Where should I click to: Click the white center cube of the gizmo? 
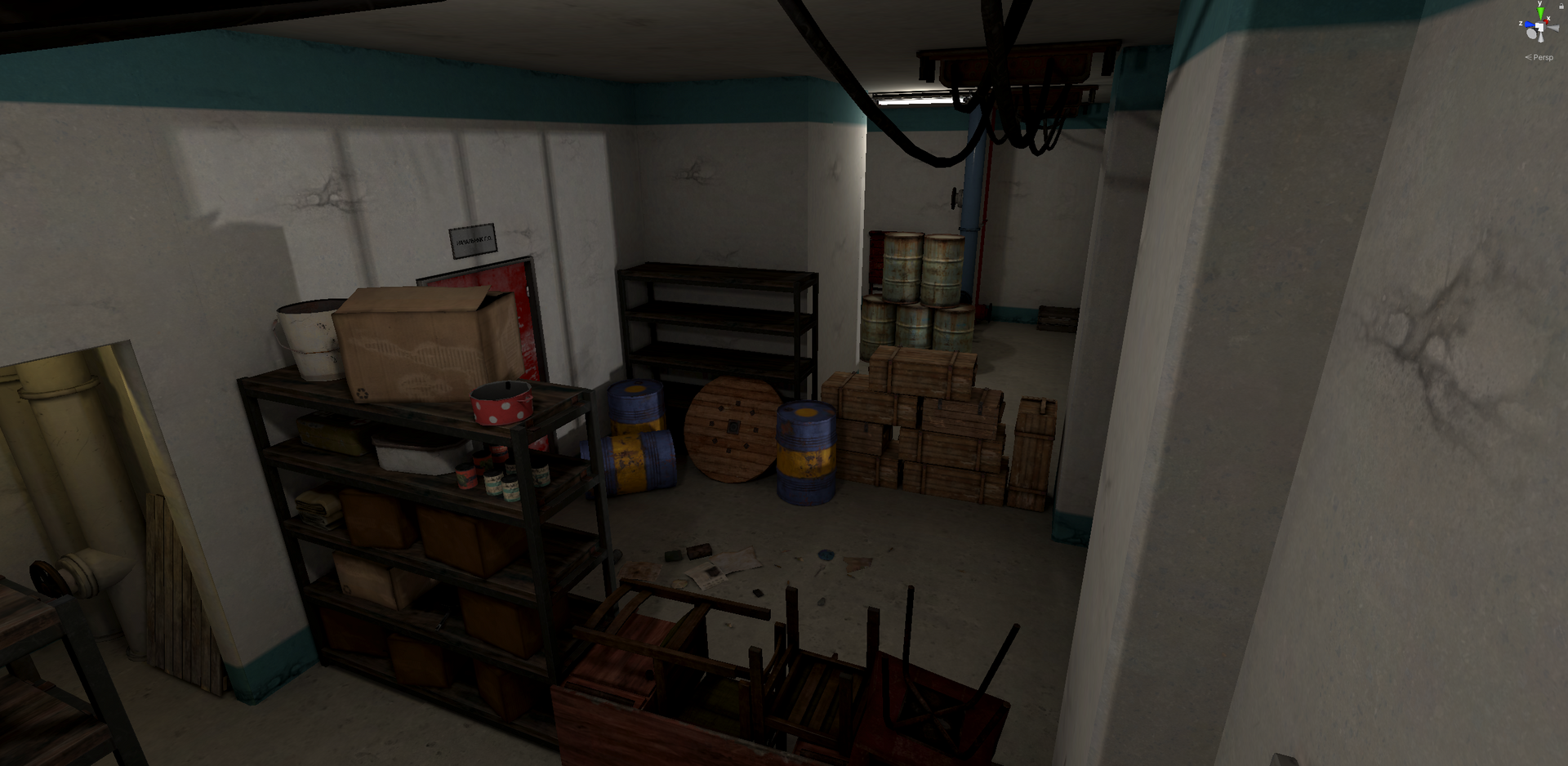(1540, 29)
